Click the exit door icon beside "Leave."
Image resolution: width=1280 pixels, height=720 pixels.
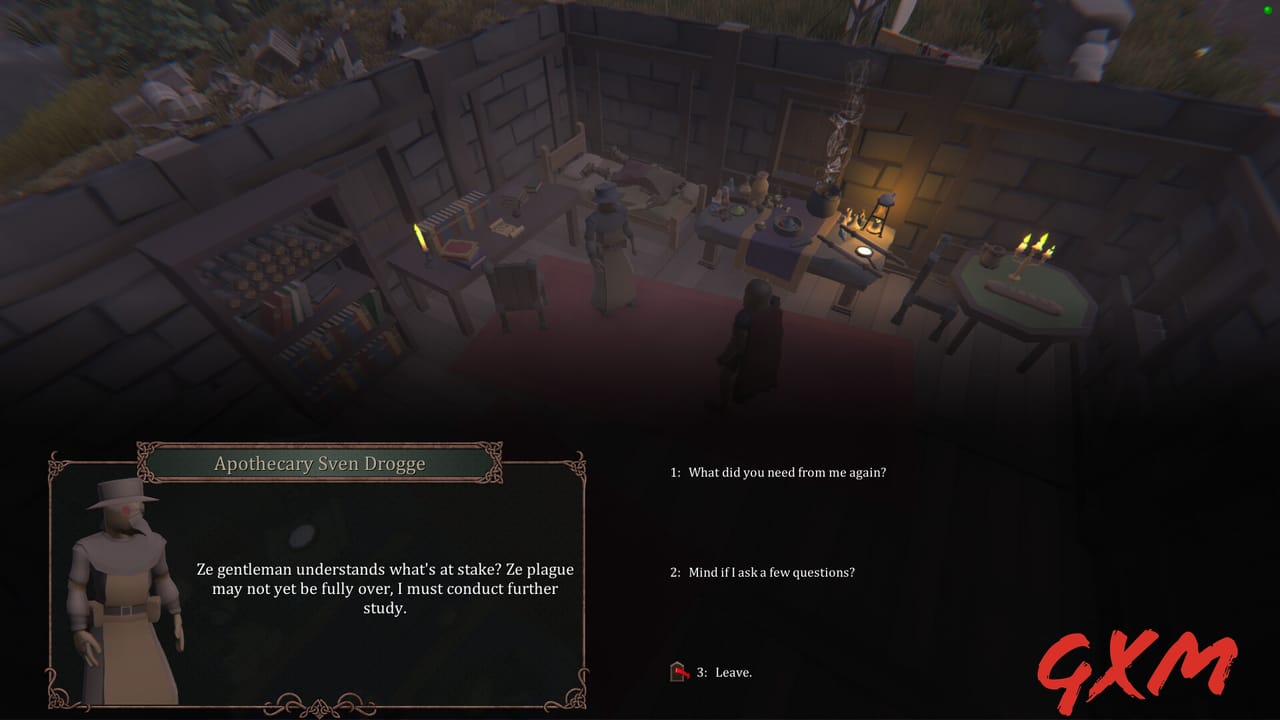point(679,671)
